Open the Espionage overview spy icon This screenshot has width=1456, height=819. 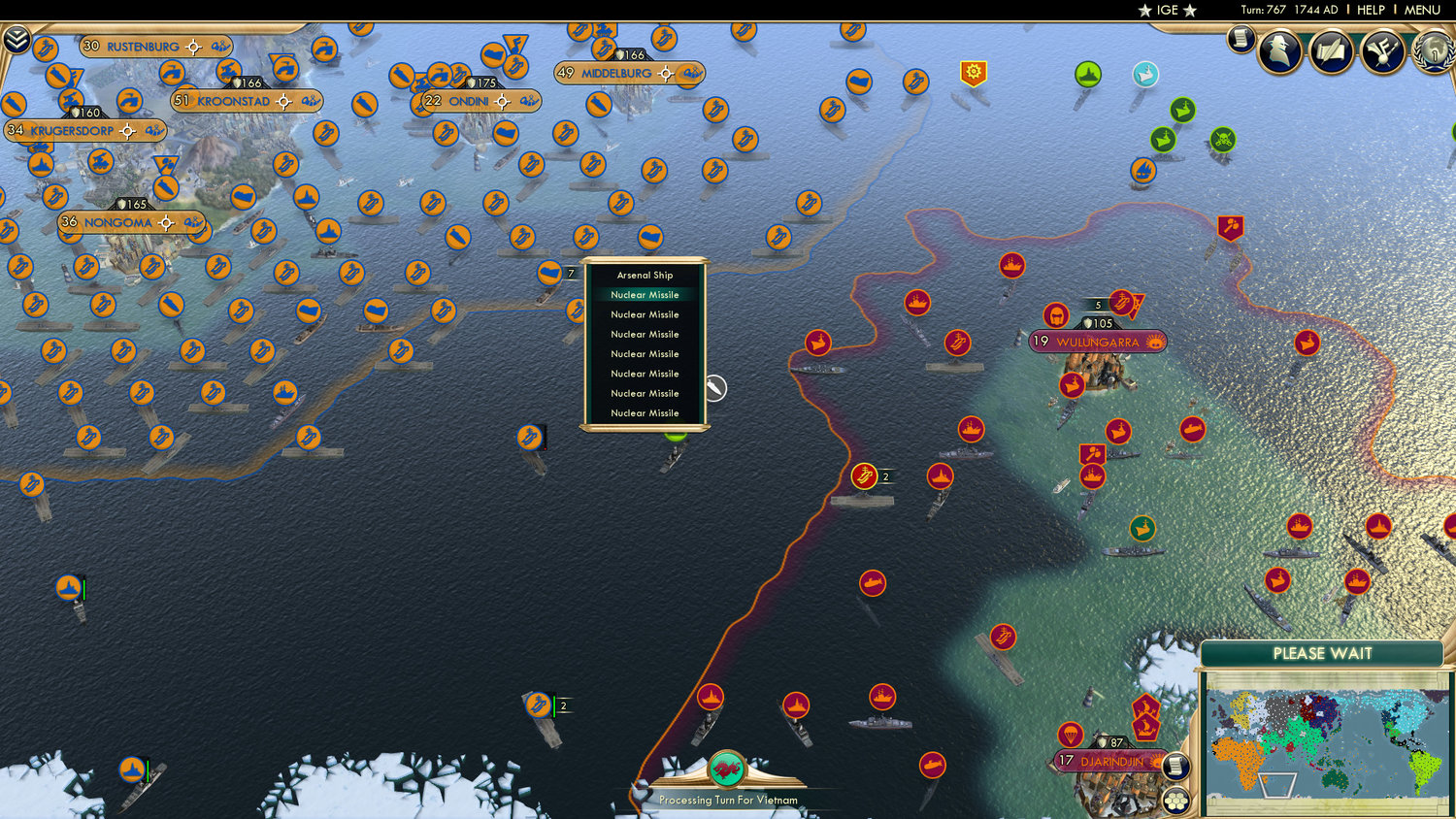pos(1281,53)
